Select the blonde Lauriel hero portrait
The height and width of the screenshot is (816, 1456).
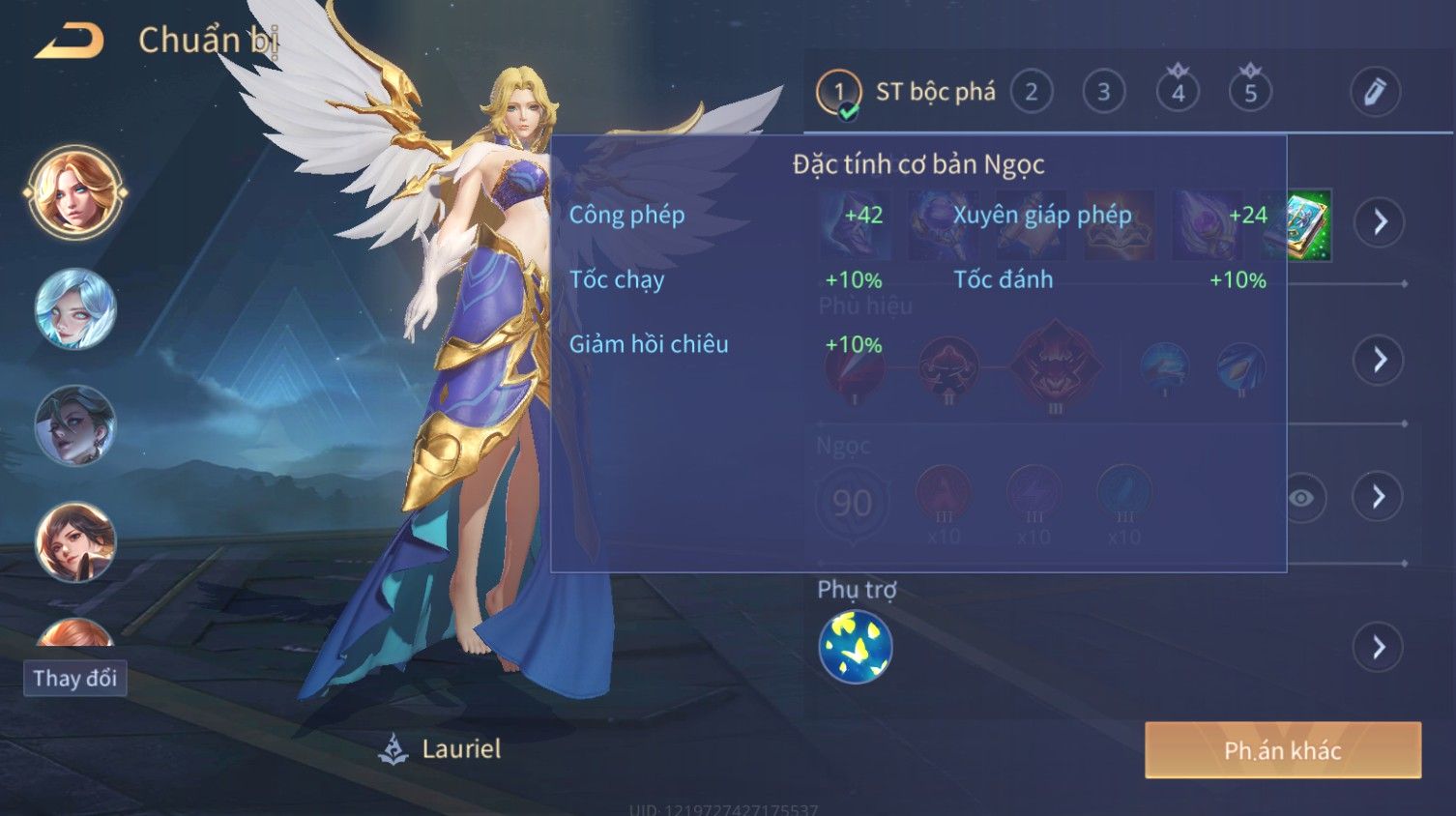[75, 192]
